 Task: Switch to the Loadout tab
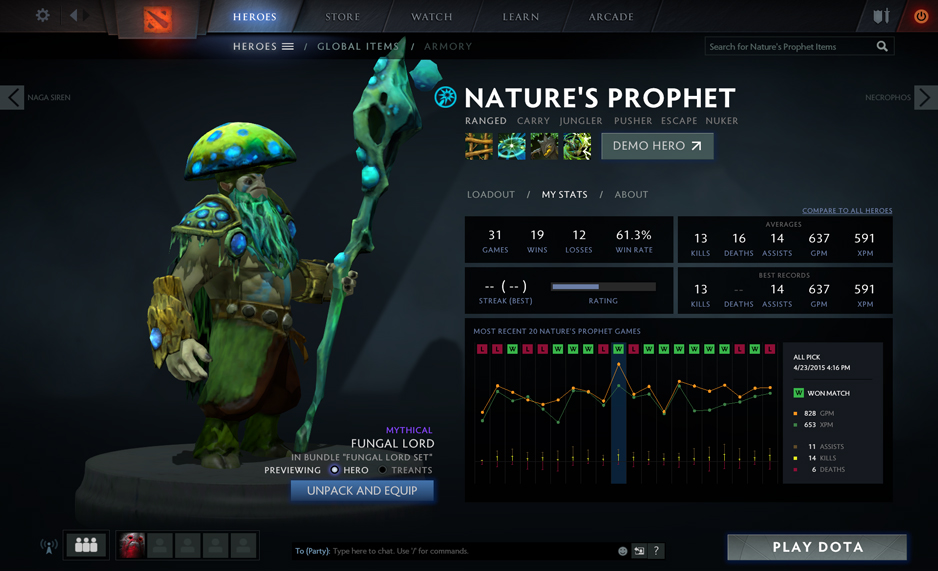pos(491,194)
